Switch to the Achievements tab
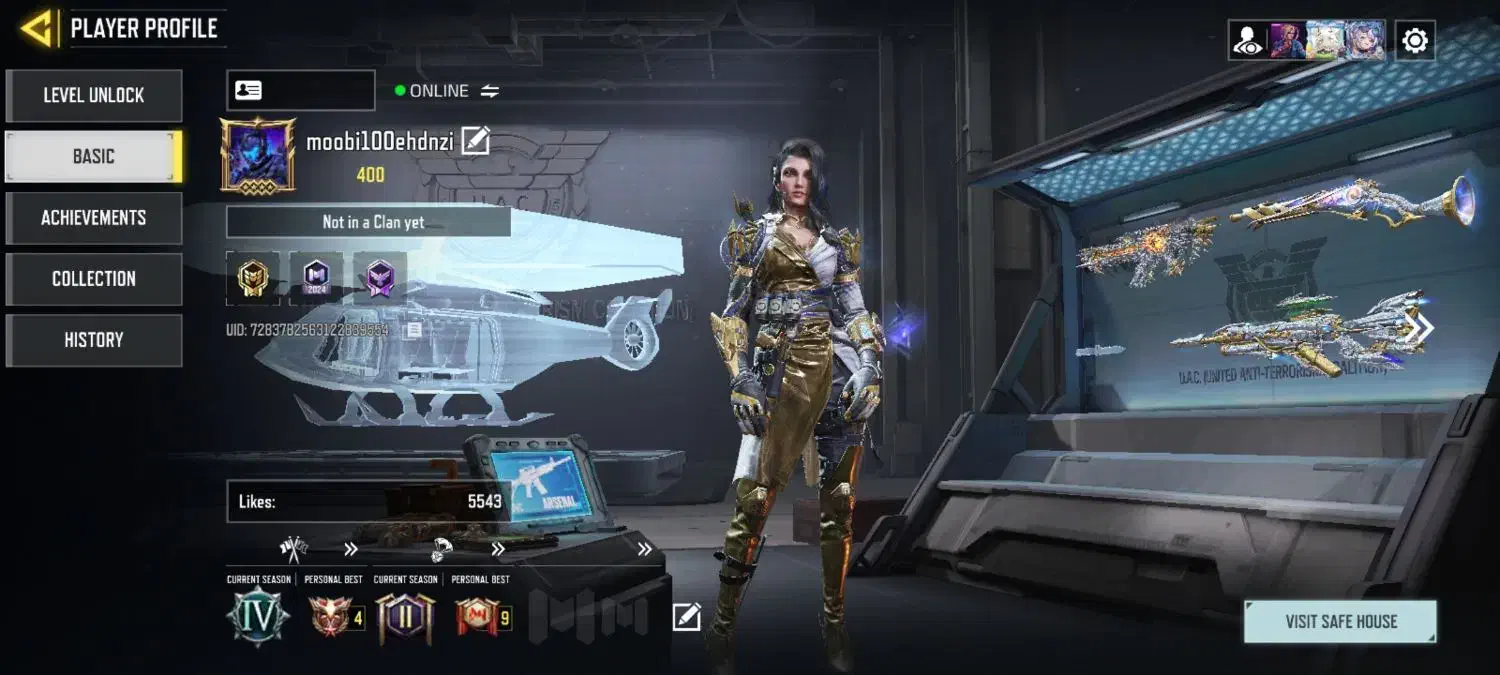 click(94, 218)
